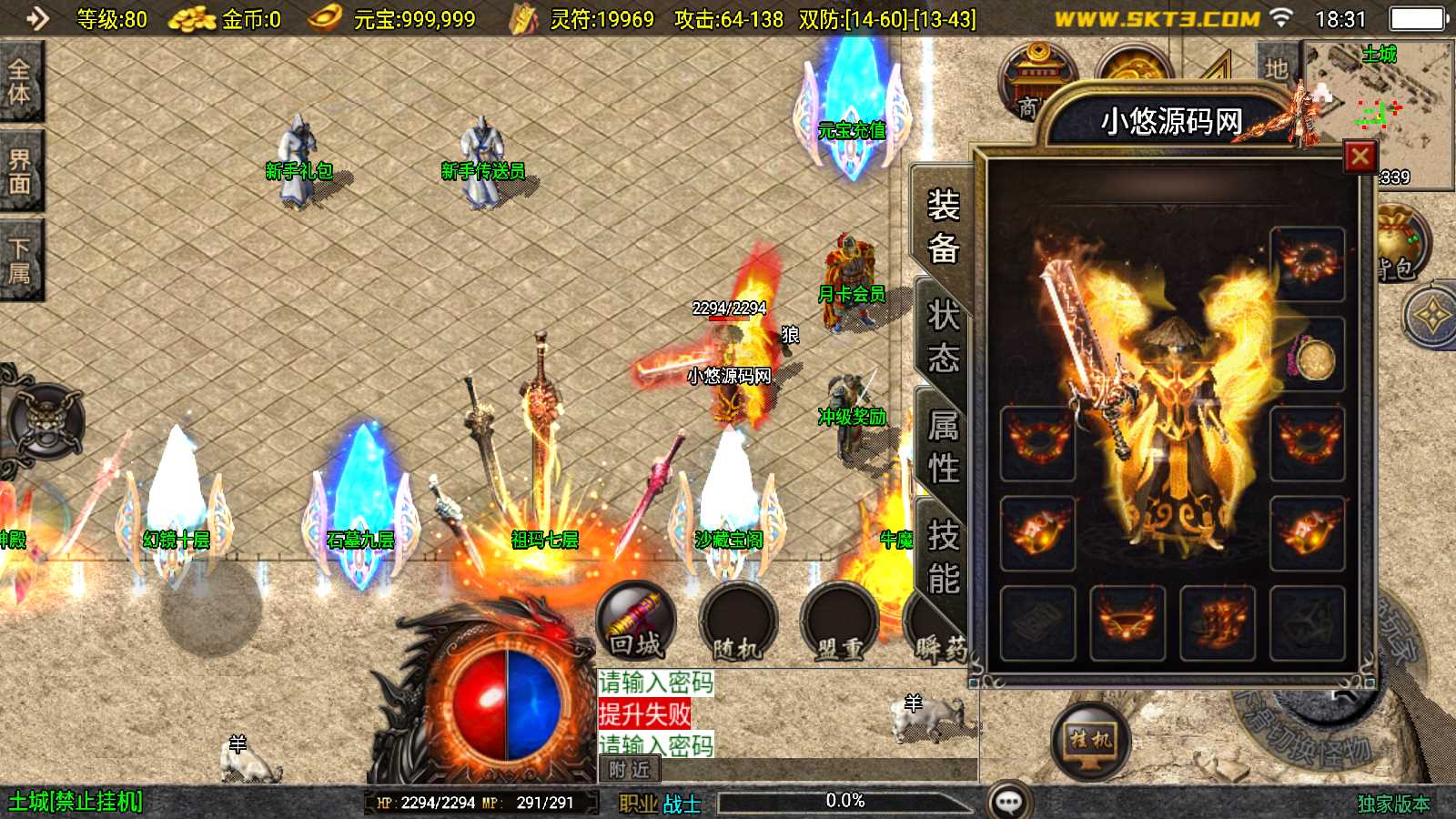Use the 回城 return-to-town scroll

(x=636, y=622)
